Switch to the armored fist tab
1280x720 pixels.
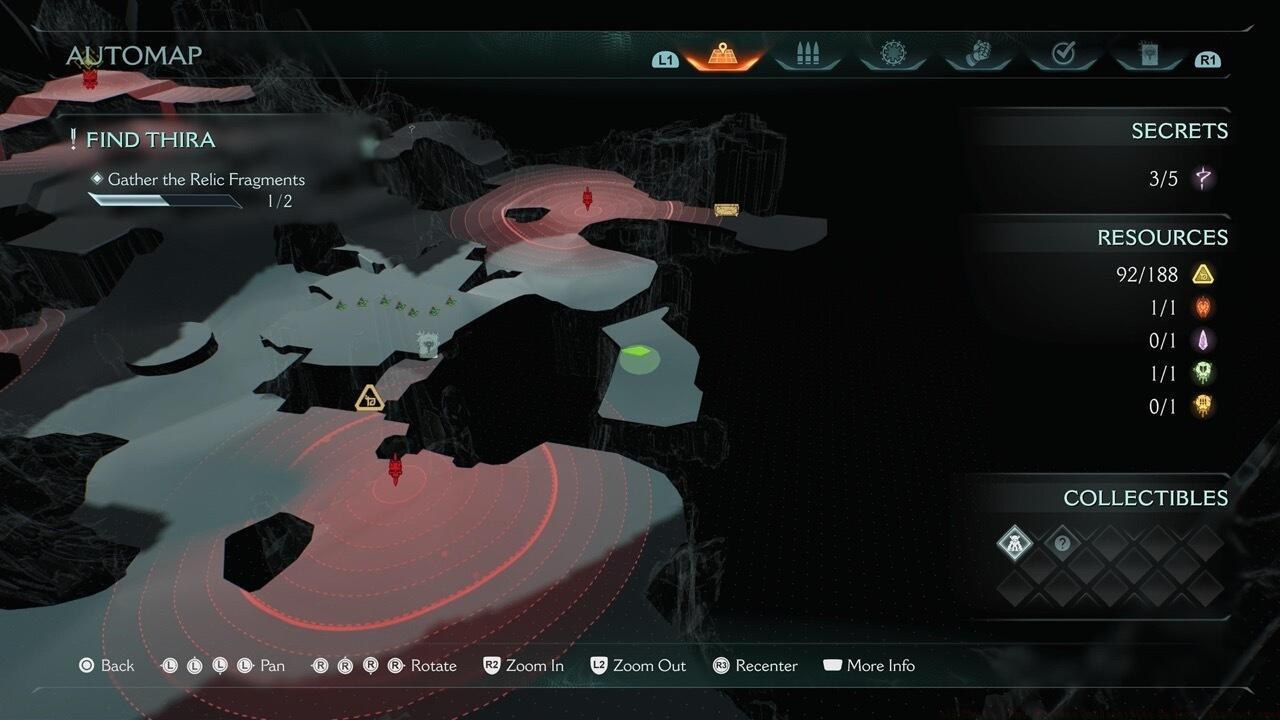(x=976, y=55)
